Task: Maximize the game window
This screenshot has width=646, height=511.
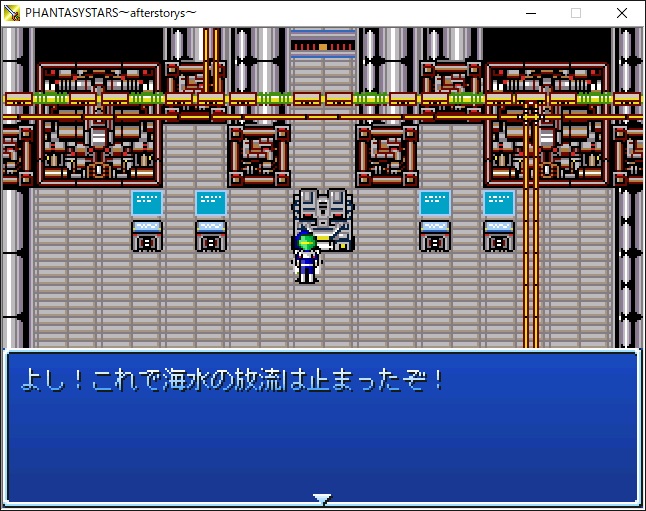Action: pos(576,13)
